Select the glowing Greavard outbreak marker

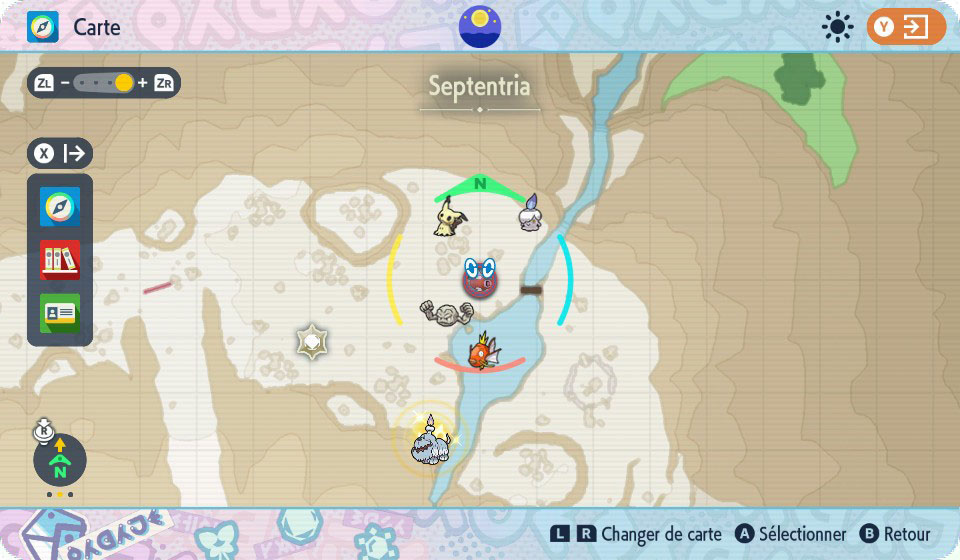click(x=431, y=437)
